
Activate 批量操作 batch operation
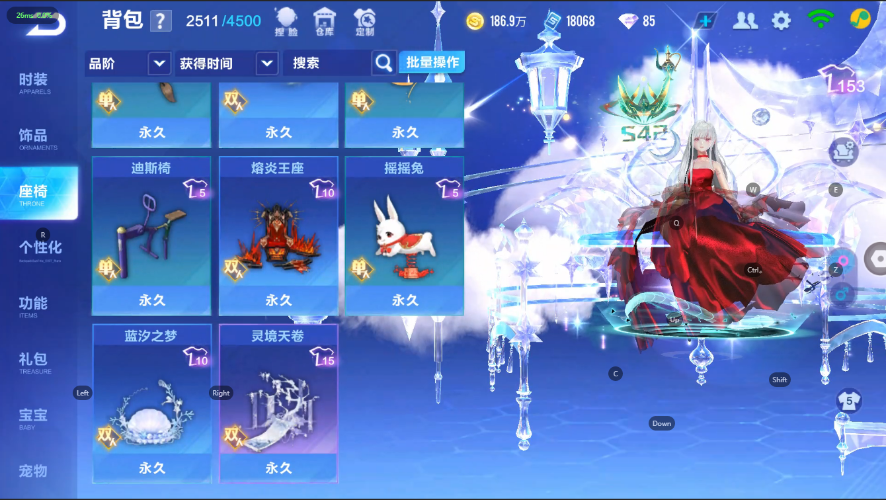click(x=432, y=62)
